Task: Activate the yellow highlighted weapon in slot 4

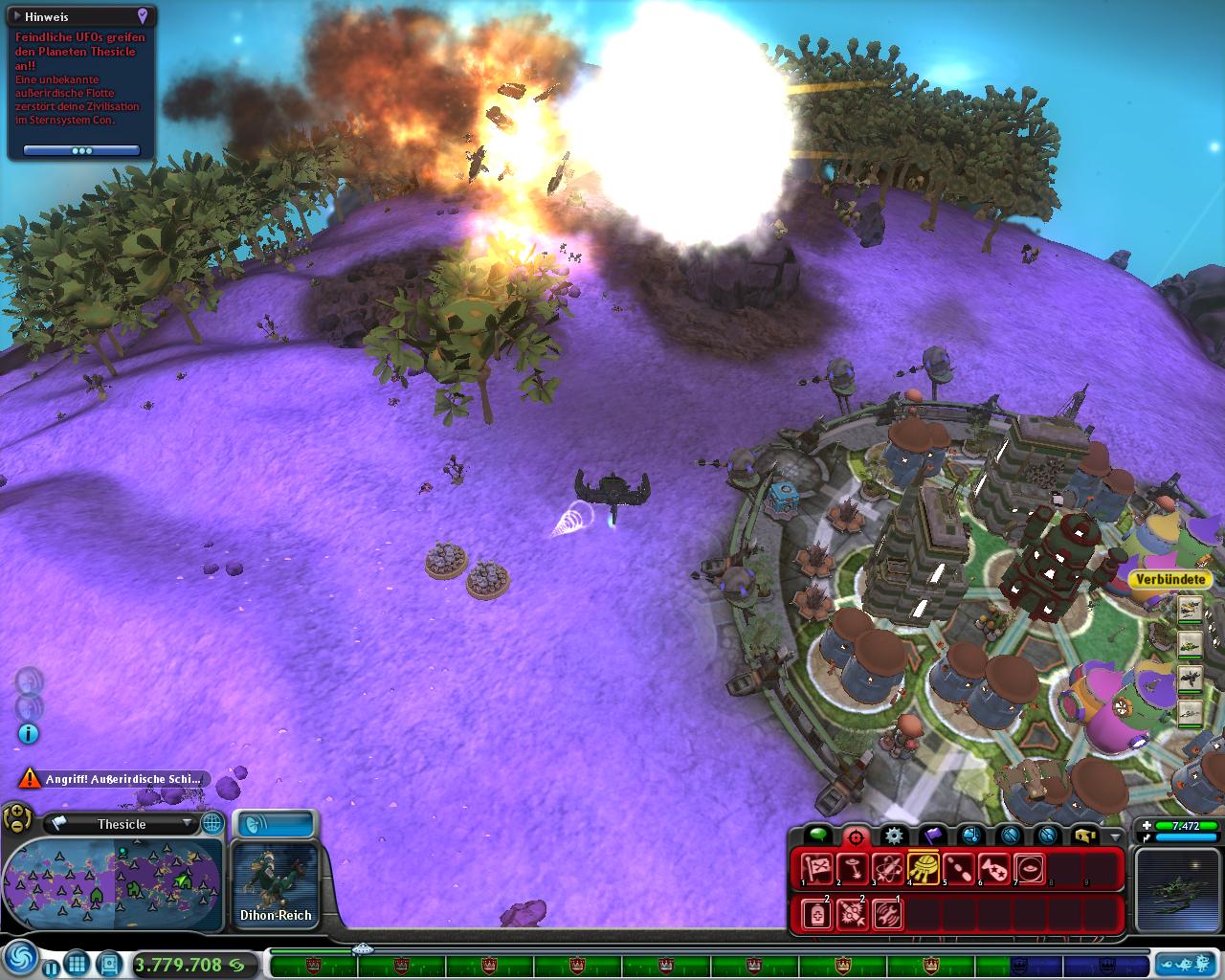Action: point(923,869)
